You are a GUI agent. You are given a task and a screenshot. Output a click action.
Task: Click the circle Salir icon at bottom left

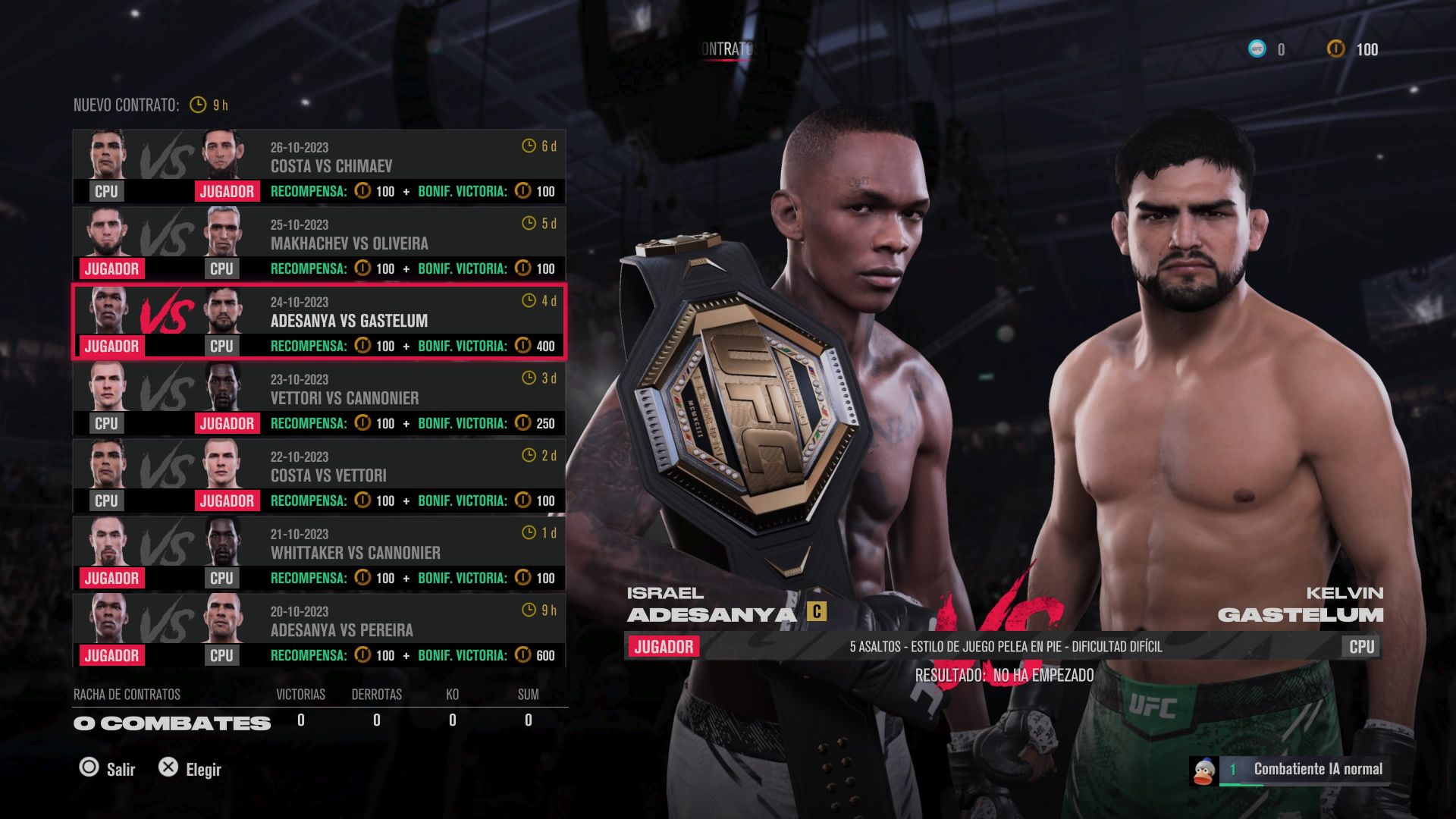tap(89, 769)
